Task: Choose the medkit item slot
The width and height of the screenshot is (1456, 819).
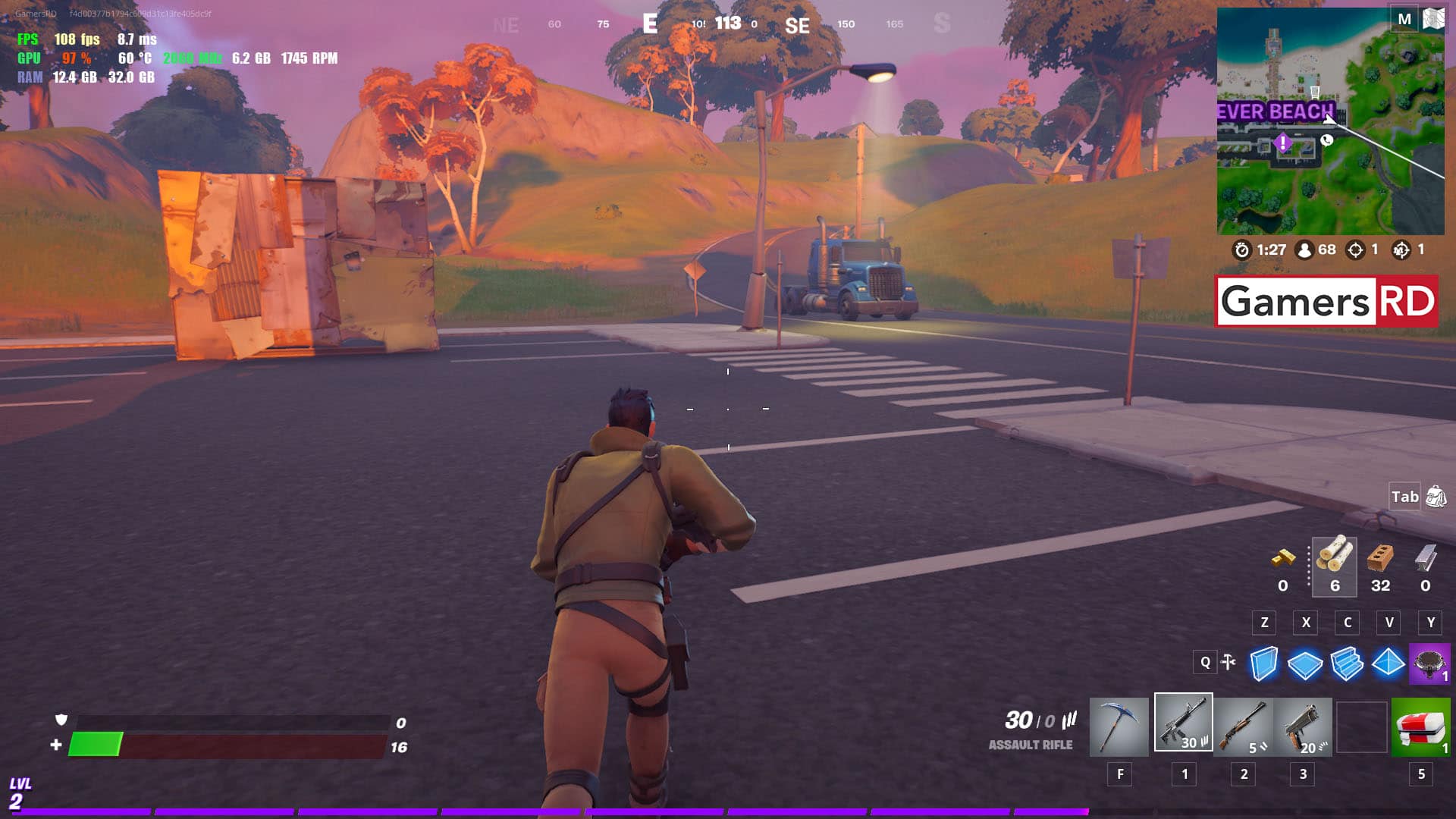Action: (x=1421, y=727)
